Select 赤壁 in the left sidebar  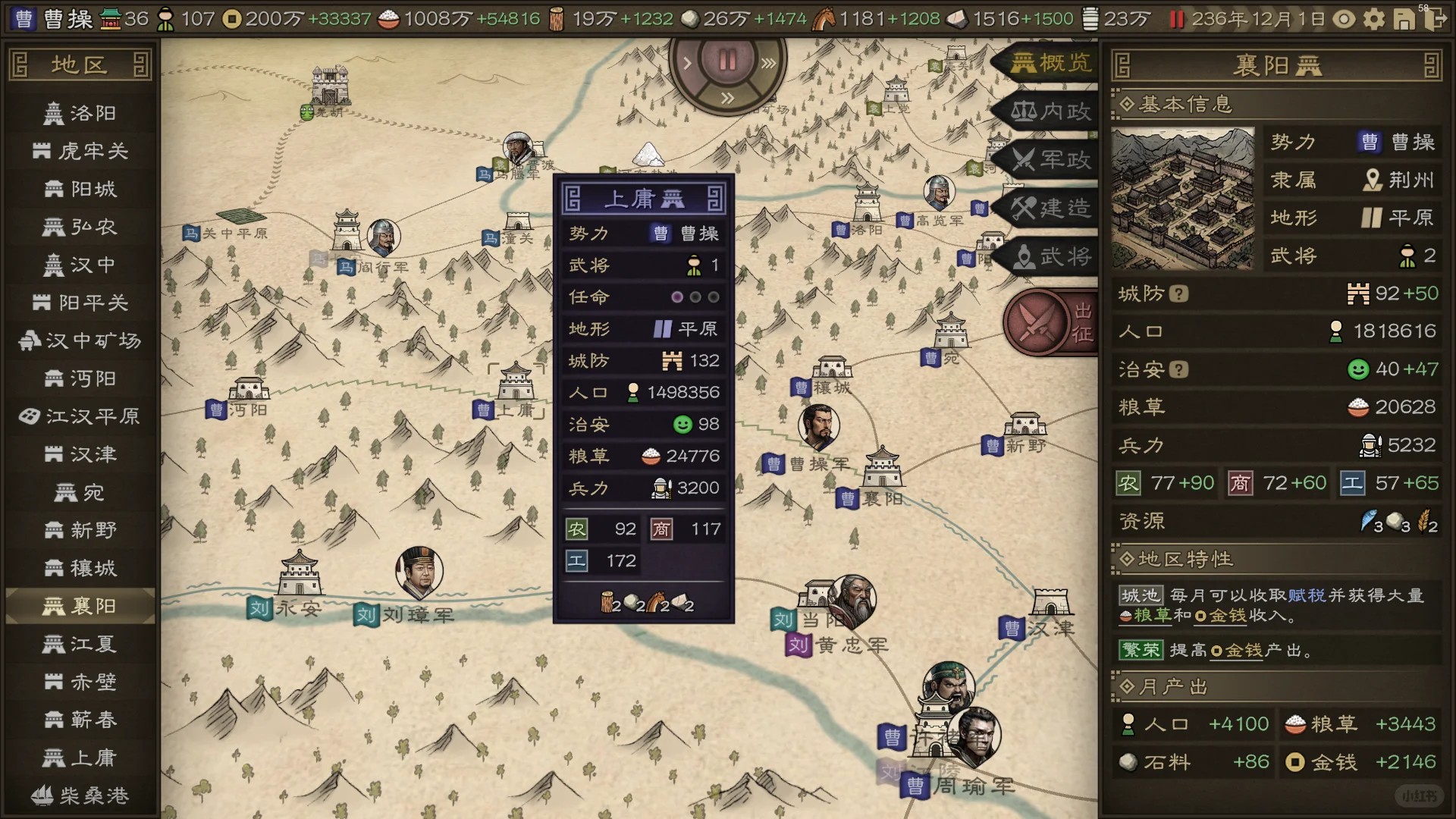(x=80, y=682)
